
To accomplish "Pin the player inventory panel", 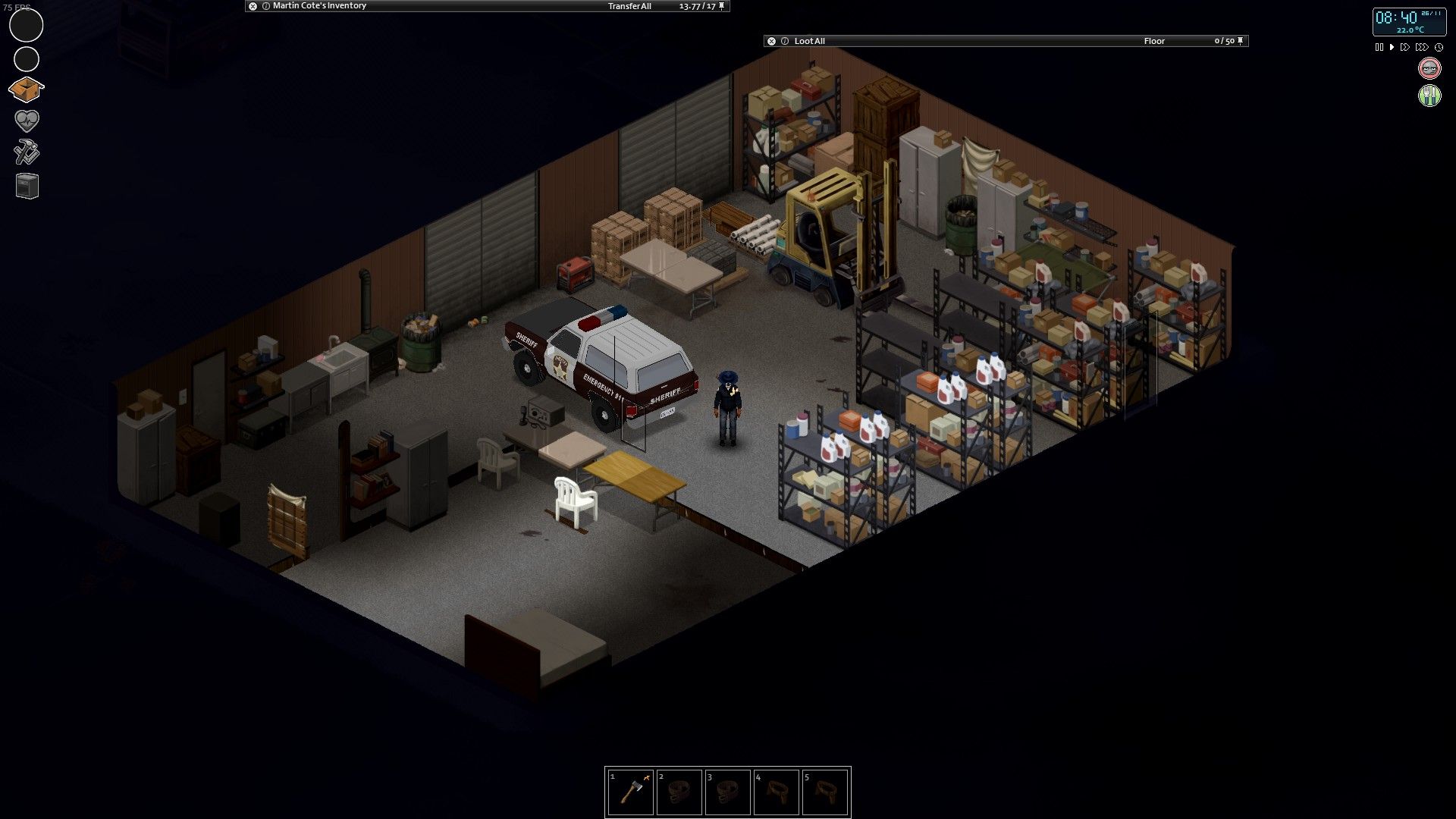I will (722, 6).
